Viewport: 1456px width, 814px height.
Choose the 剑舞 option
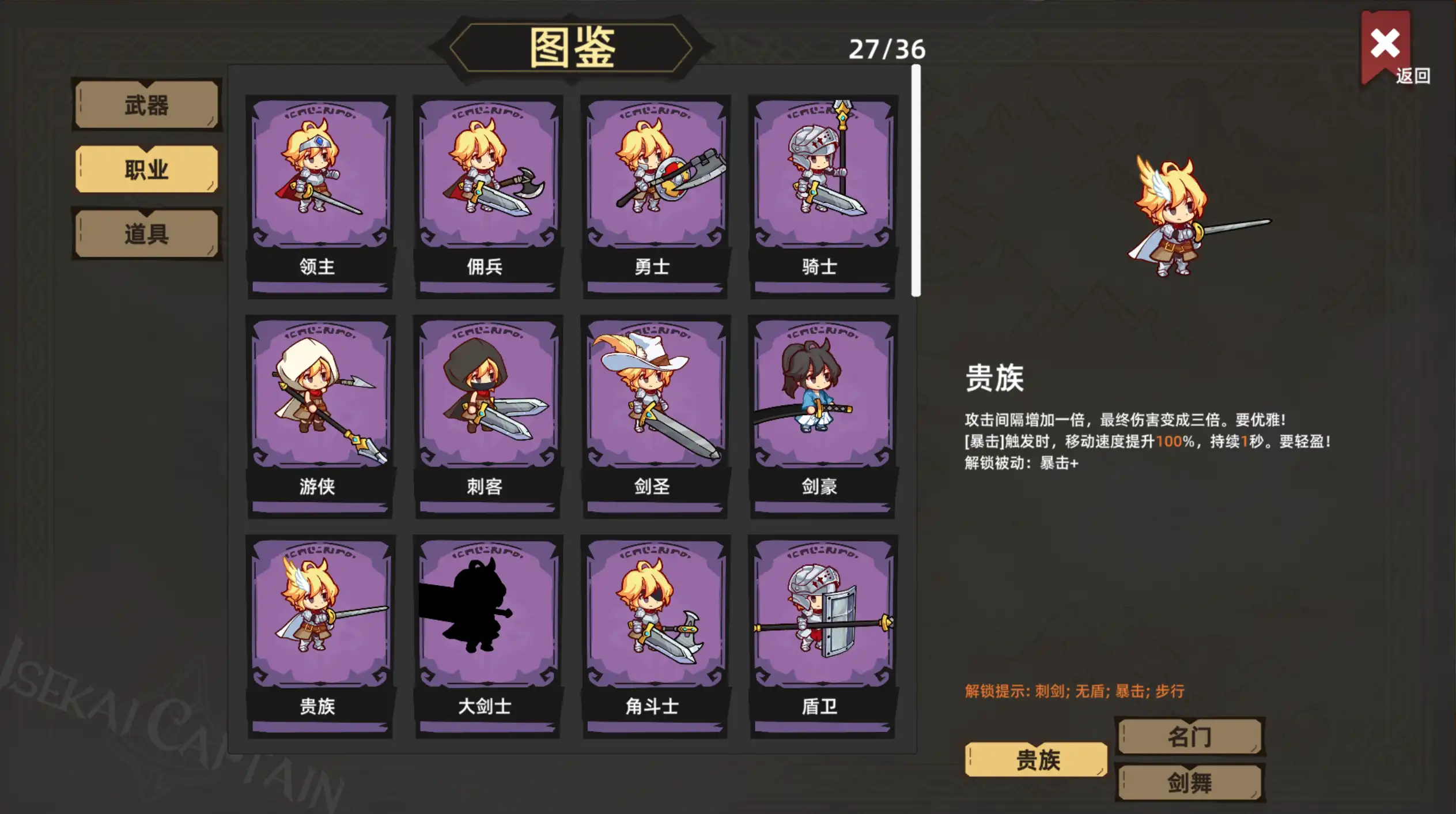pos(1189,783)
